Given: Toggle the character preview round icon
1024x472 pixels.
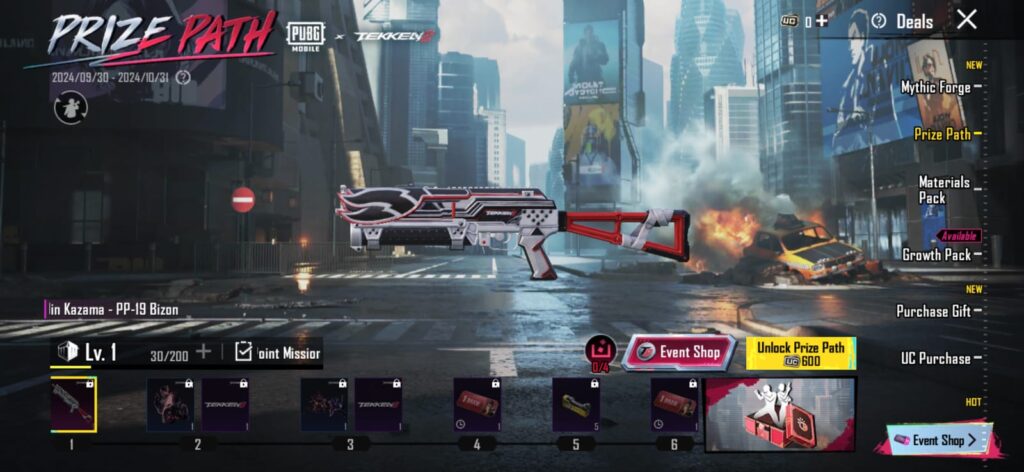Looking at the screenshot, I should pos(70,107).
